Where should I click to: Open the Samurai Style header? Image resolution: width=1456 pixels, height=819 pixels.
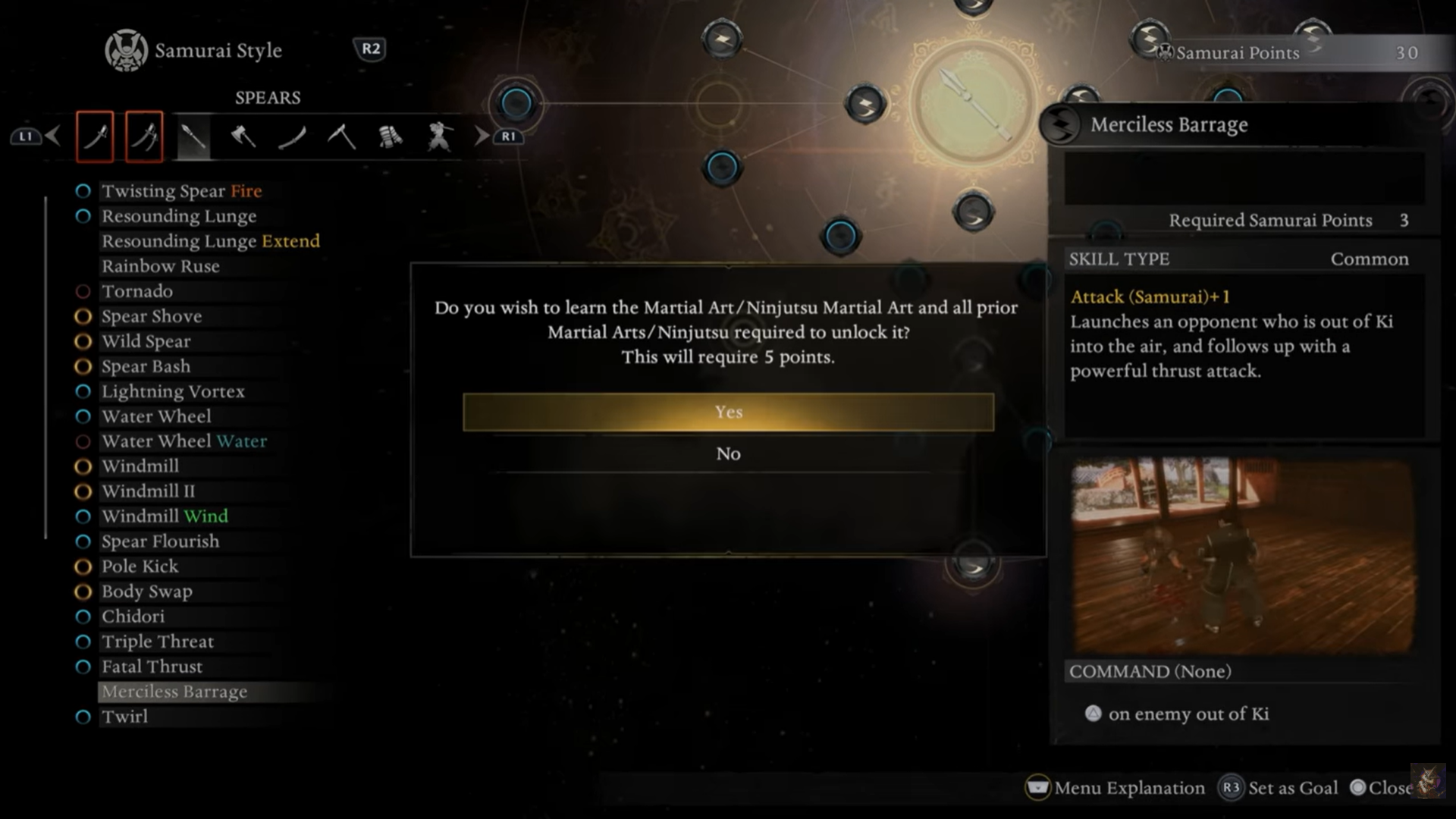click(x=217, y=51)
